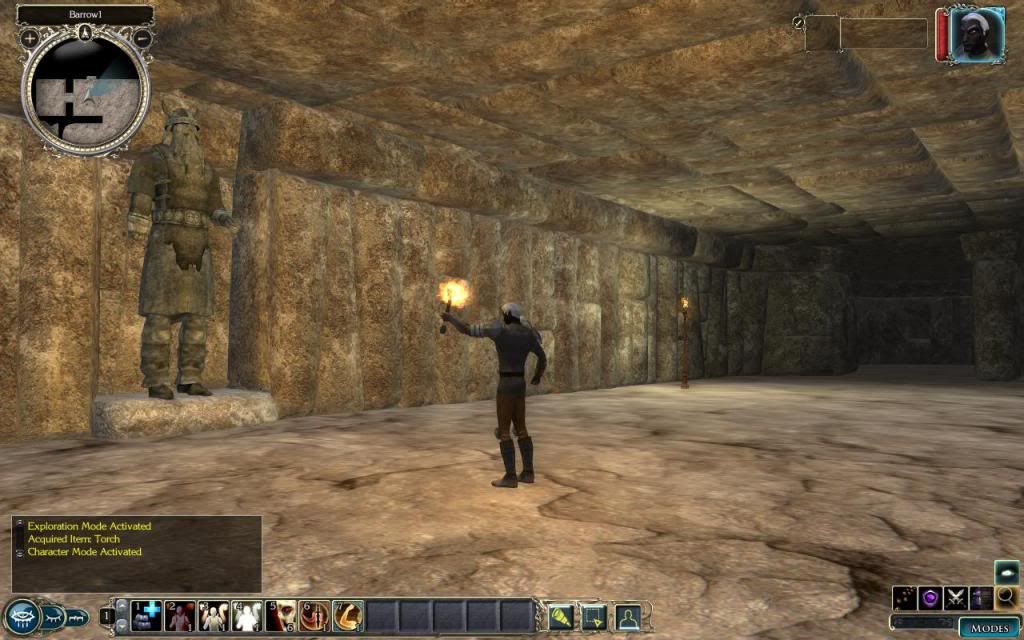Toggle the footprints tracking mode
Screen dimensions: 1024x640
[x=905, y=598]
